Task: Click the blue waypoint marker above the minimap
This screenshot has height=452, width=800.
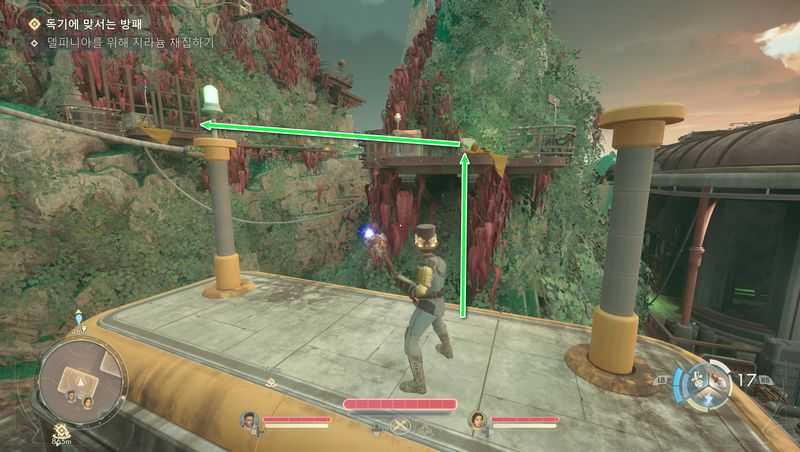Action: [78, 318]
